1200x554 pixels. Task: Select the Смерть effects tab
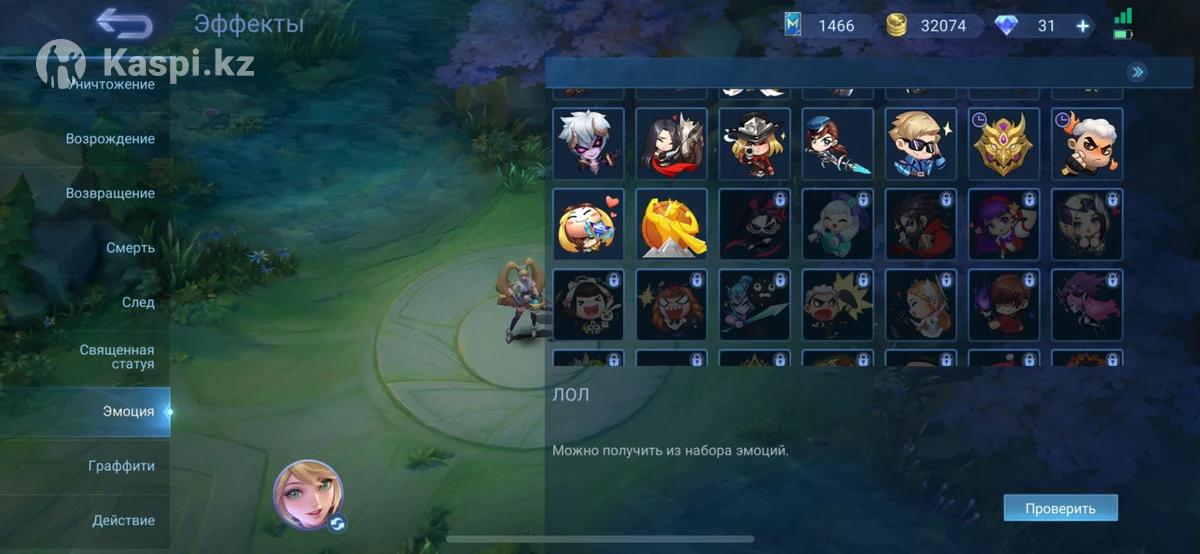tap(130, 247)
